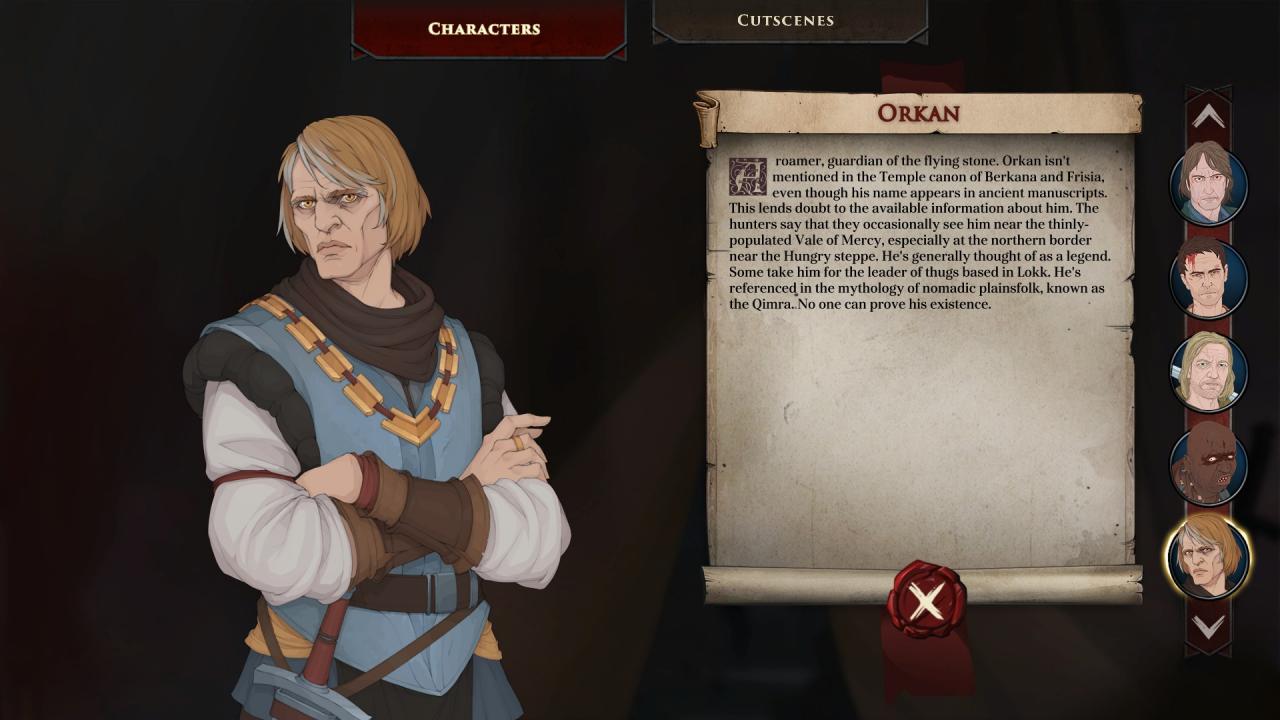
Task: Select the long brown-haired man portrait
Action: pyautogui.click(x=1208, y=185)
